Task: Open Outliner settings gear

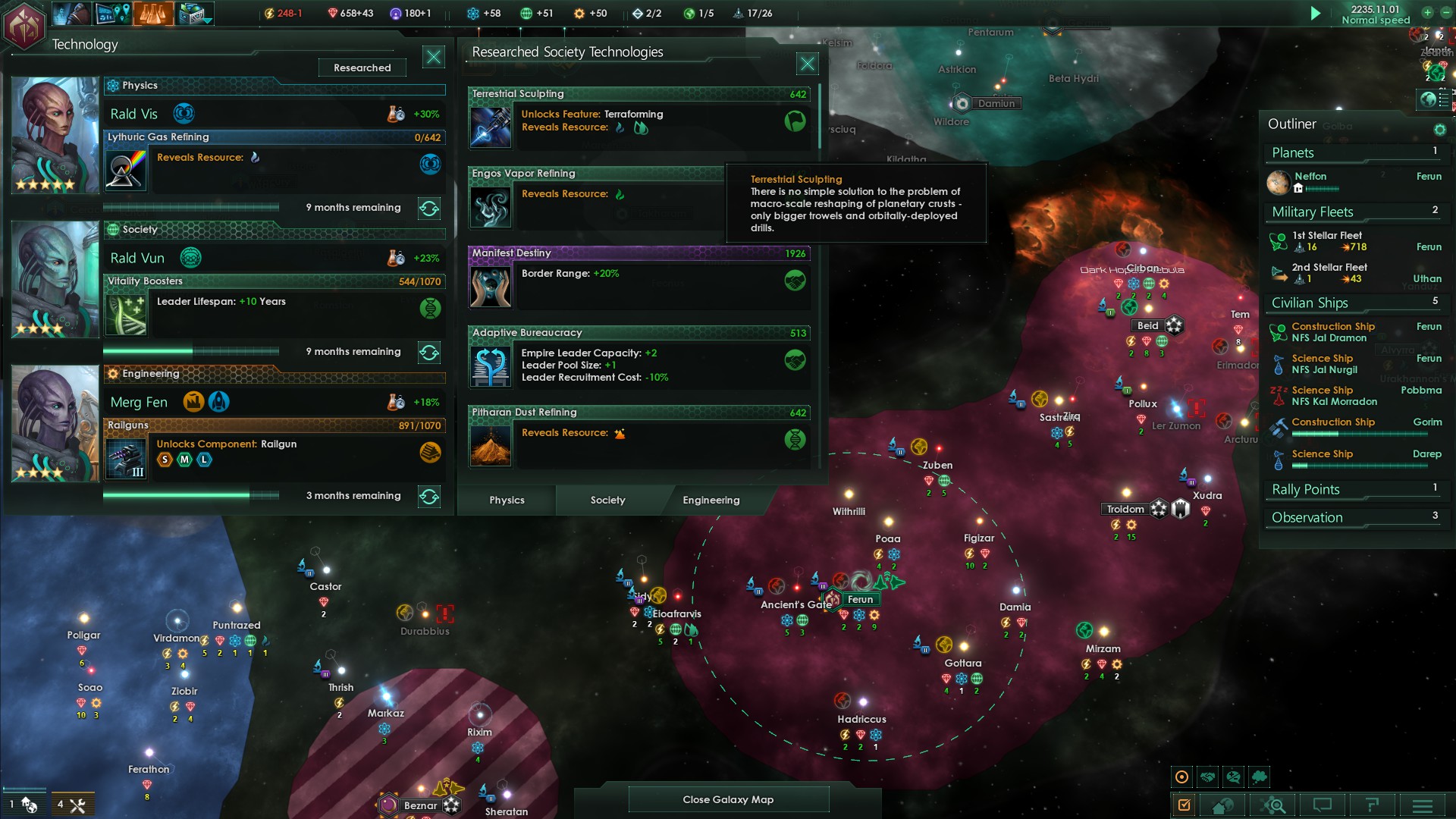Action: (x=1439, y=130)
